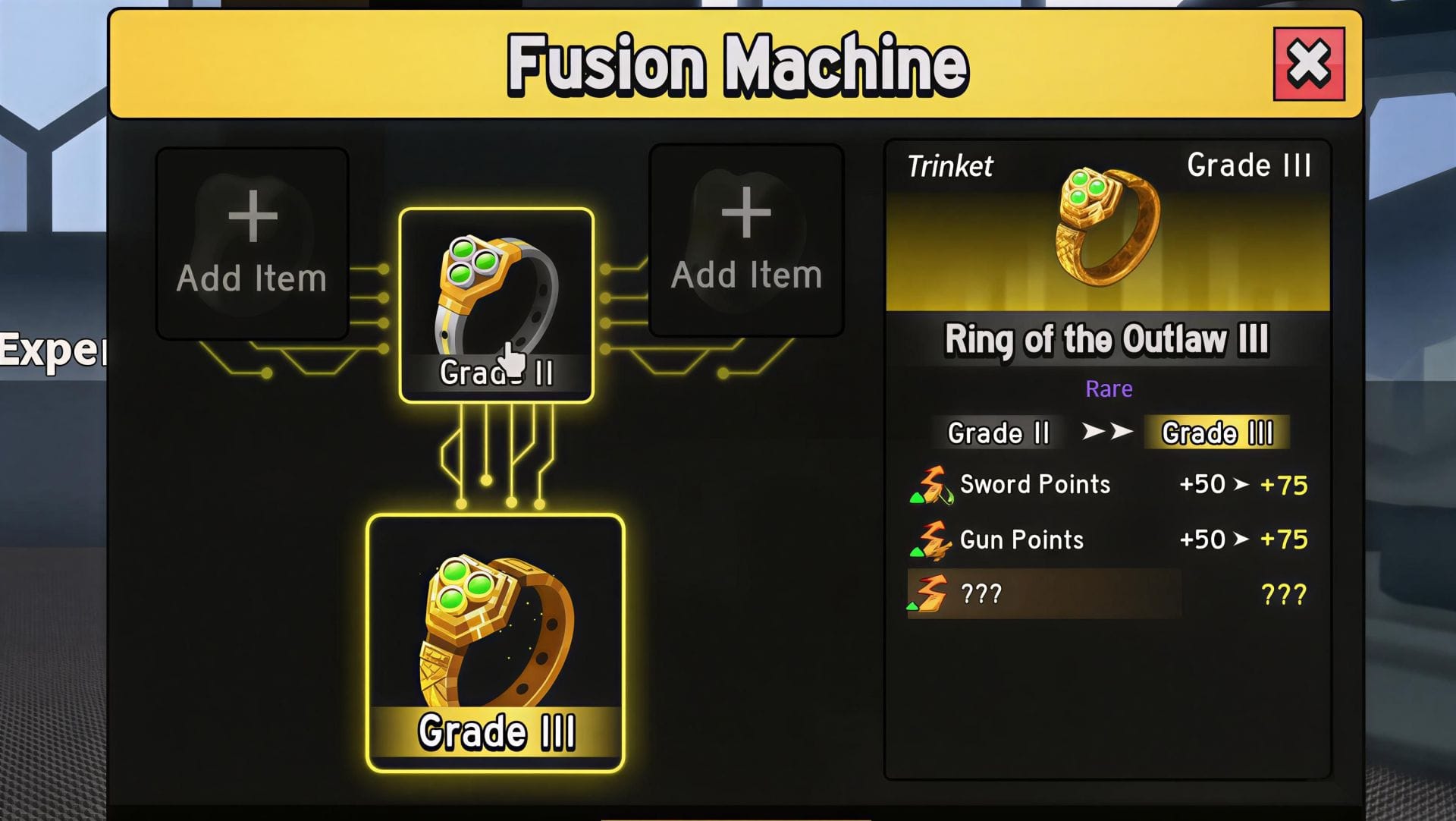This screenshot has height=821, width=1456.
Task: Select the Grade II ring in the fusion slot
Action: point(494,296)
